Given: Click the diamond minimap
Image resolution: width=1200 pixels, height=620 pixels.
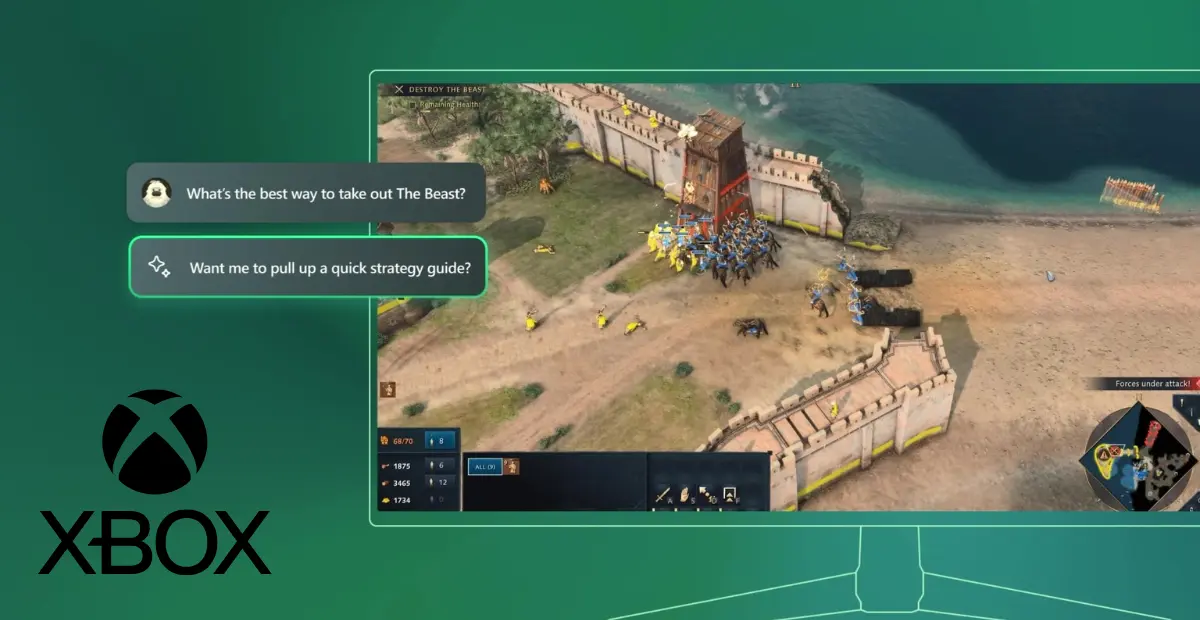Looking at the screenshot, I should pyautogui.click(x=1140, y=453).
